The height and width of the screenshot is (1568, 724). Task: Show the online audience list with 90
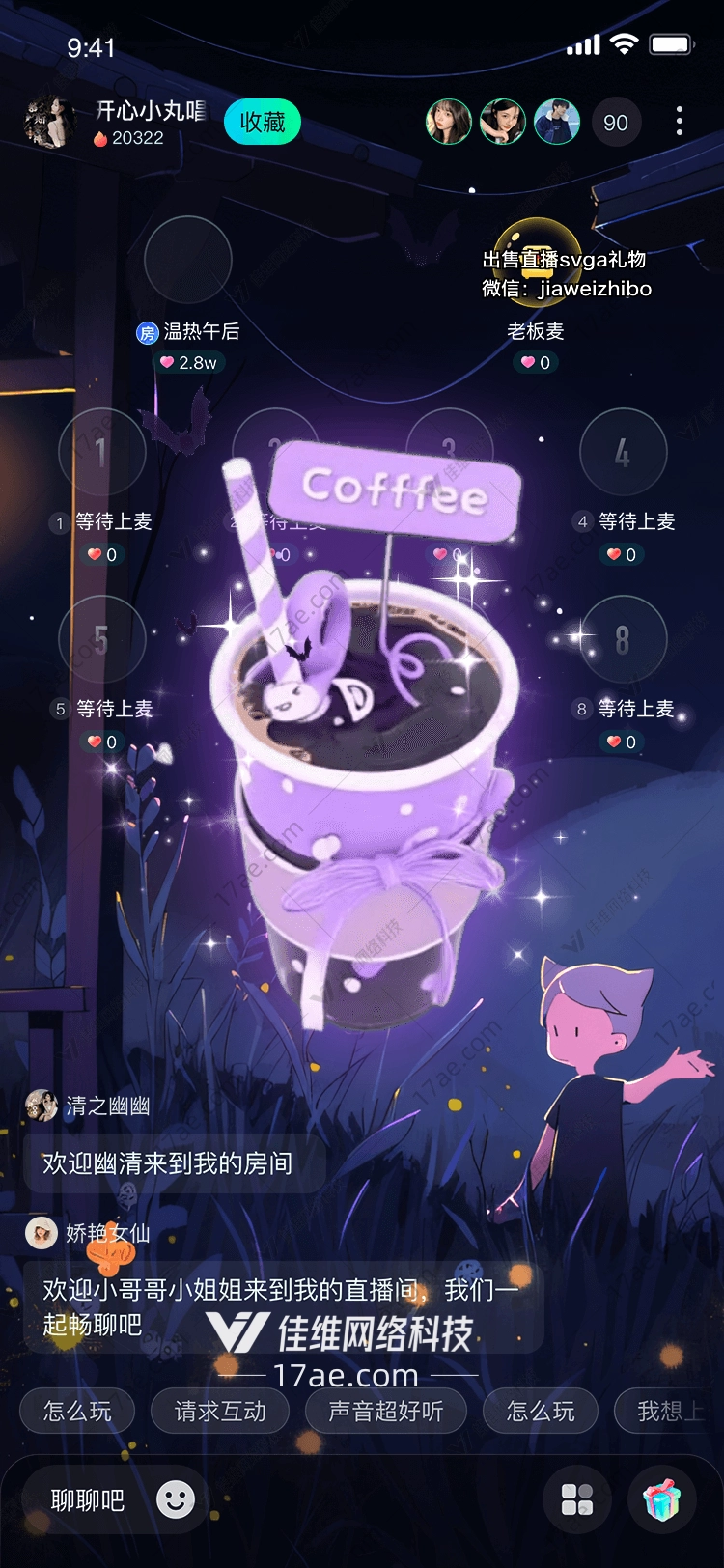pyautogui.click(x=616, y=123)
